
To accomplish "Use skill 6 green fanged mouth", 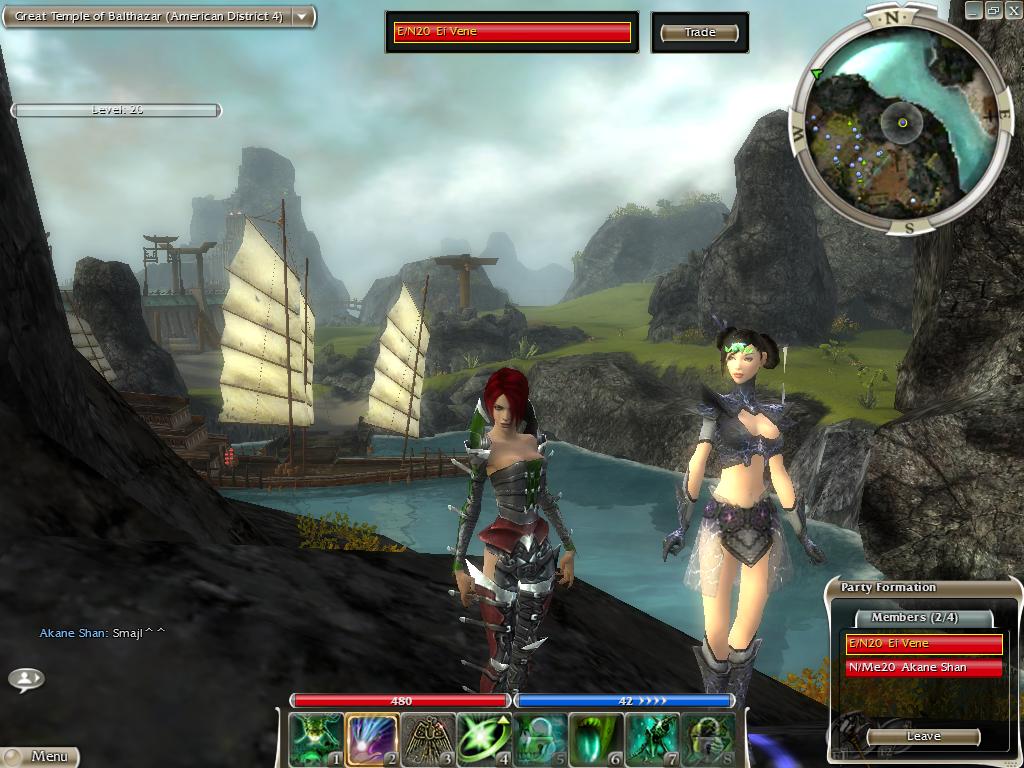I will (x=596, y=739).
